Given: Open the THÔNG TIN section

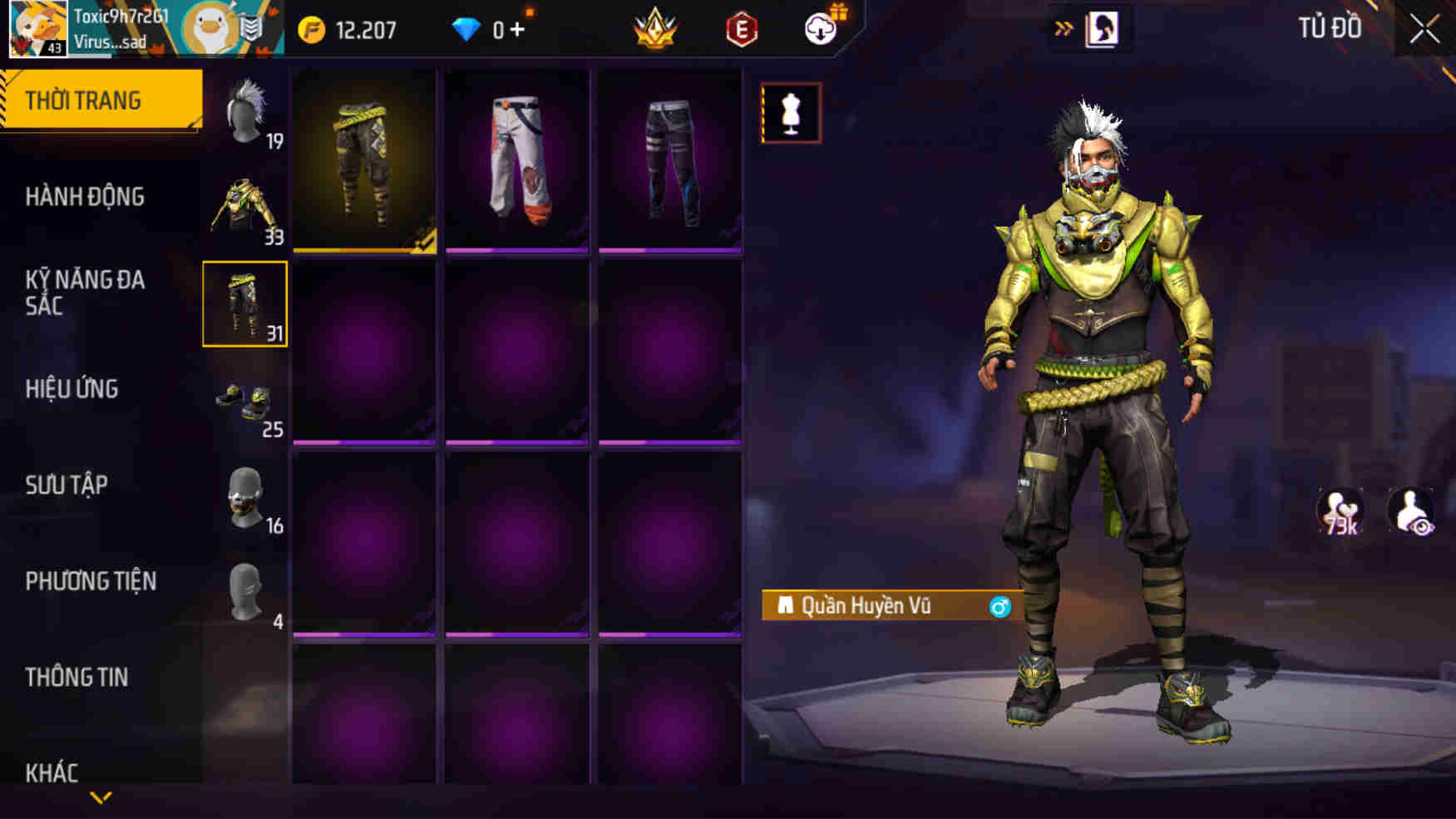Looking at the screenshot, I should [x=79, y=676].
